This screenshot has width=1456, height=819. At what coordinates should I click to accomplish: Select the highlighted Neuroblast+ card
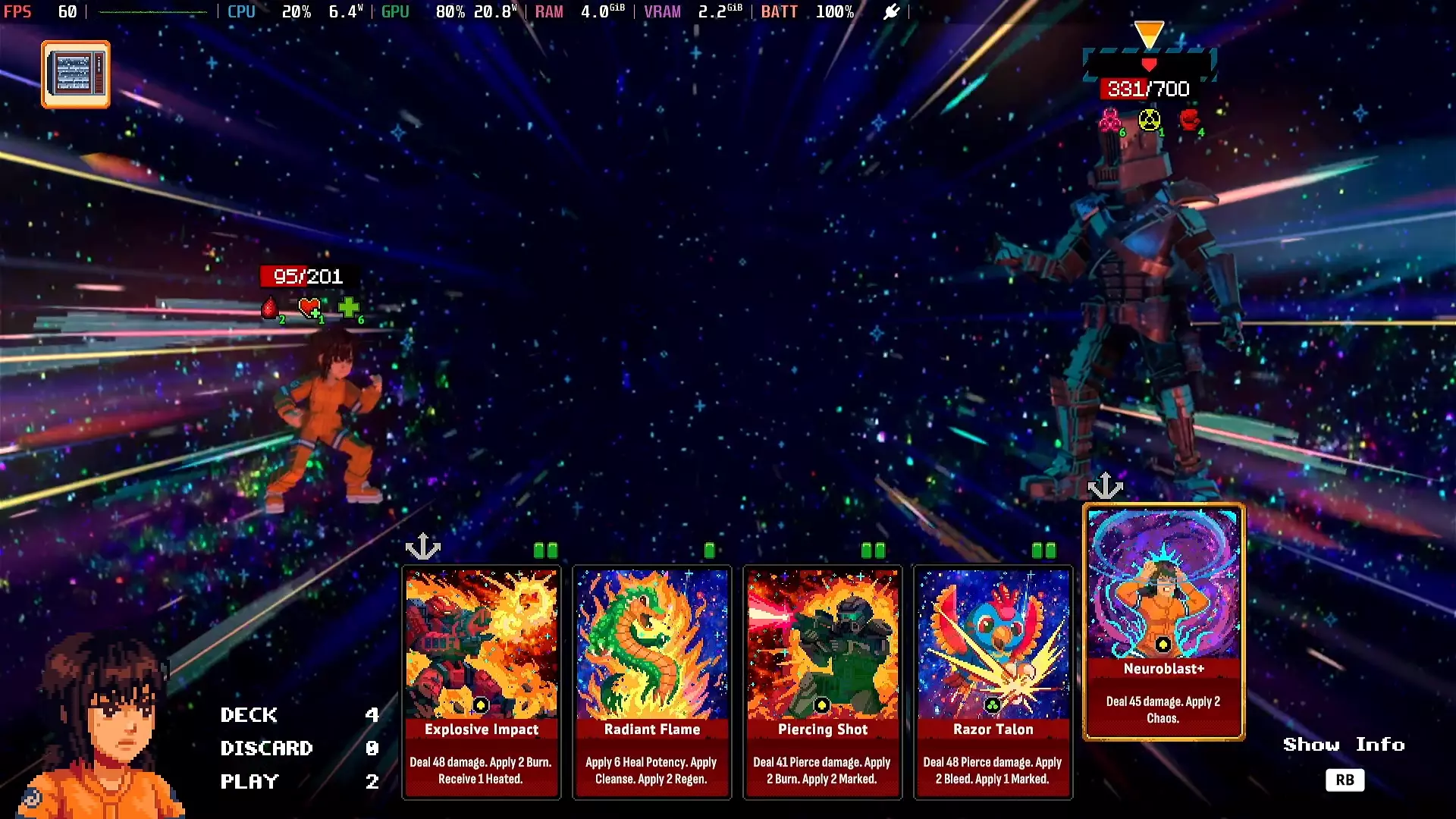1163,621
